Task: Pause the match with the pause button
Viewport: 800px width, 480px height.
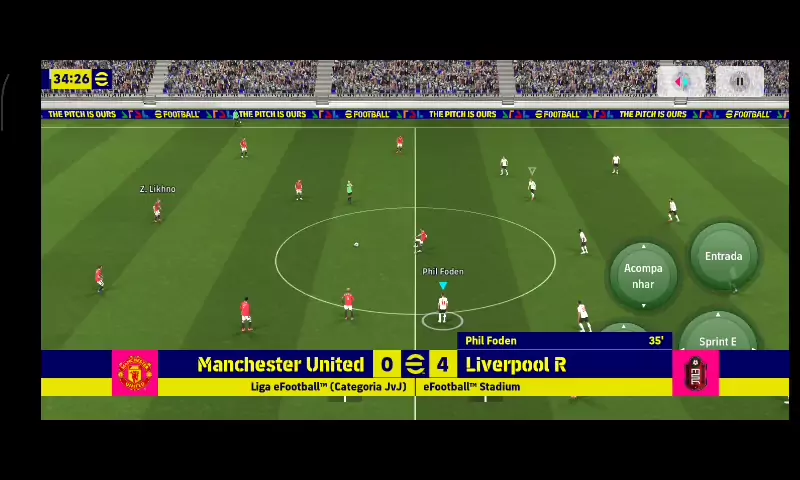Action: coord(740,82)
